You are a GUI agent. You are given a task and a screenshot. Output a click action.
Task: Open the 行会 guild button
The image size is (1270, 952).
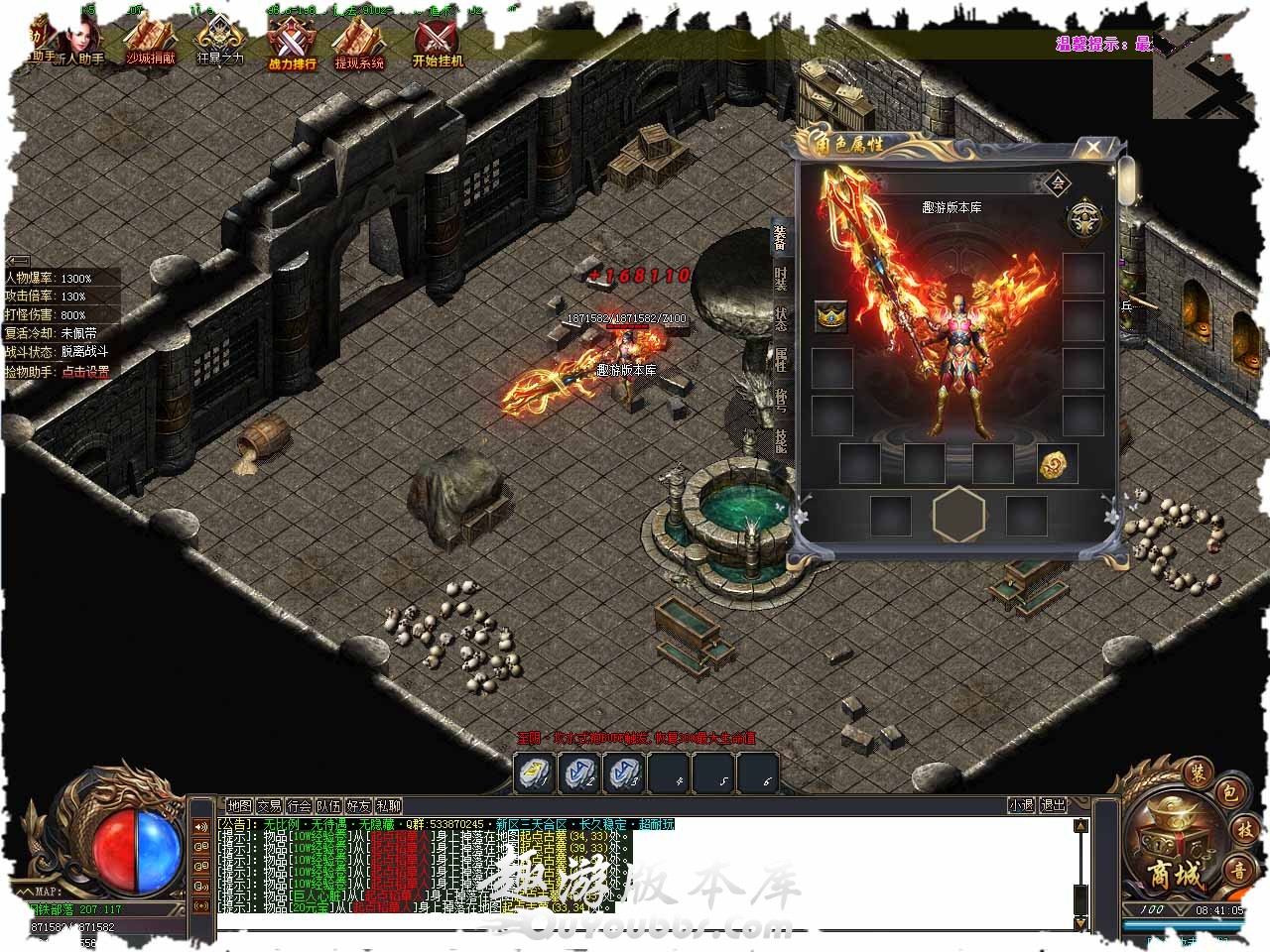point(299,806)
